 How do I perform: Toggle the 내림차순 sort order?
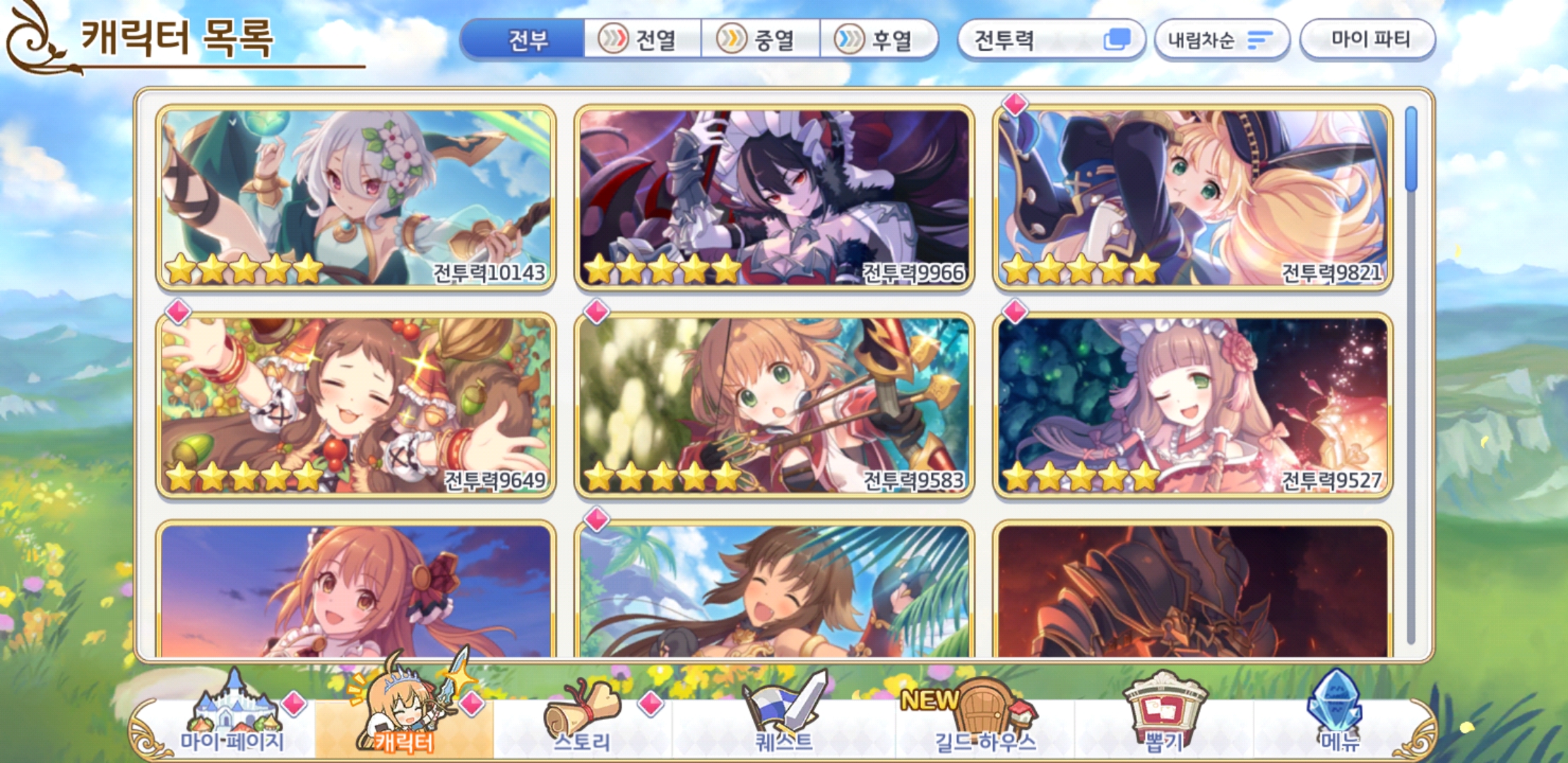coord(1221,40)
